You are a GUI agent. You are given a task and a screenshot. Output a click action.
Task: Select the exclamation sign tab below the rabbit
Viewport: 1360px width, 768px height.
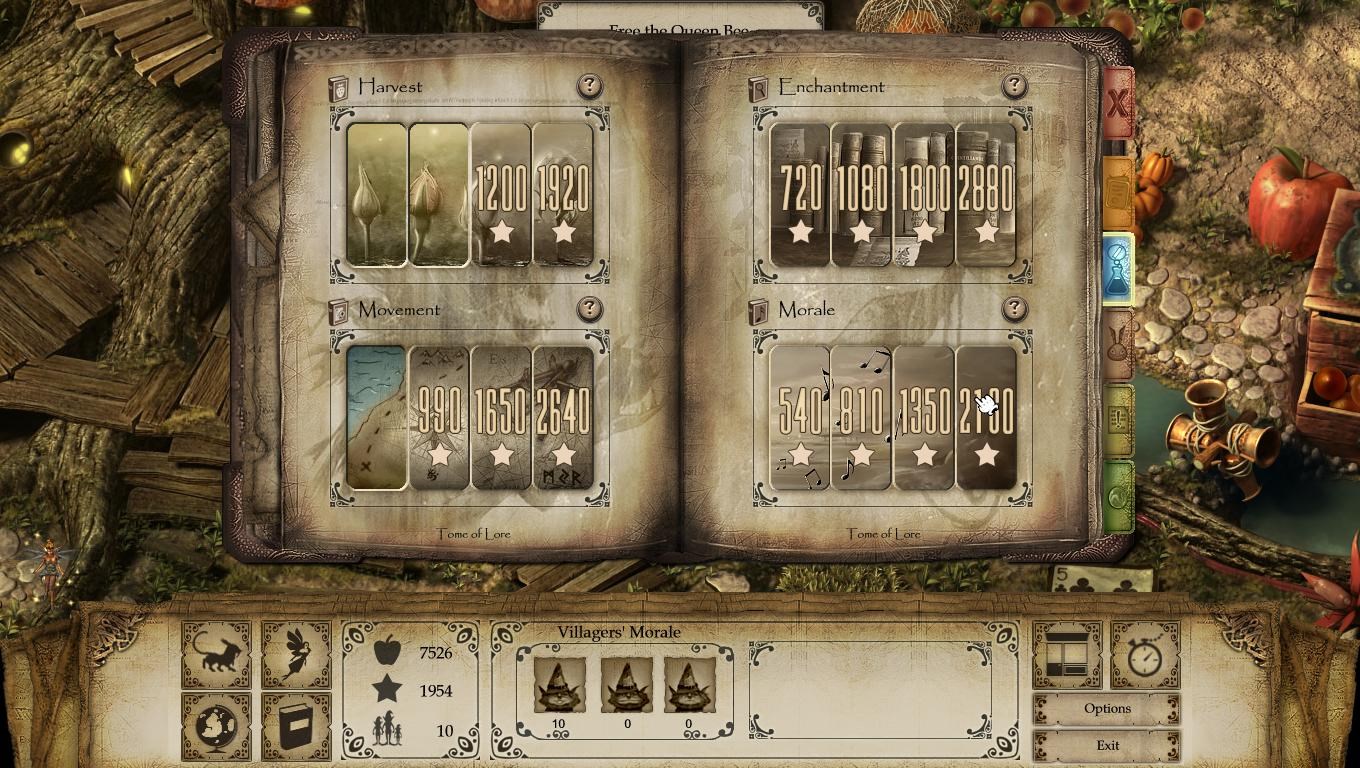coord(1118,421)
